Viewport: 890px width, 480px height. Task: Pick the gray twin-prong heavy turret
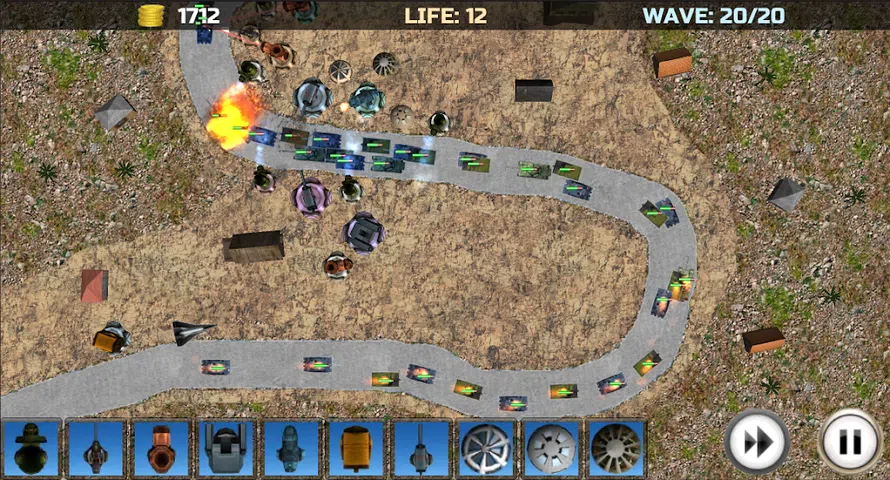coord(225,447)
